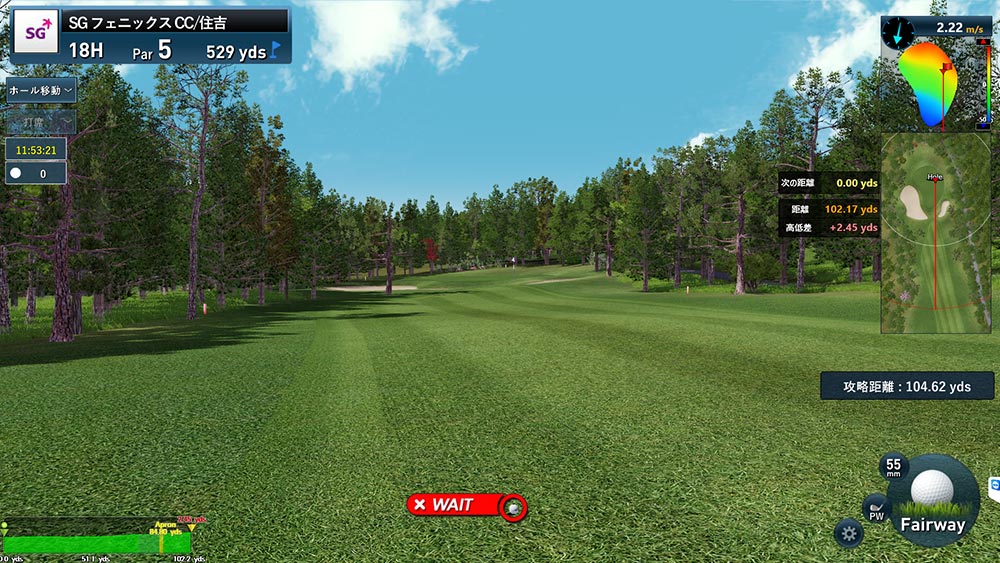Click the hole elevation profile strip
1000x563 pixels.
98,537
